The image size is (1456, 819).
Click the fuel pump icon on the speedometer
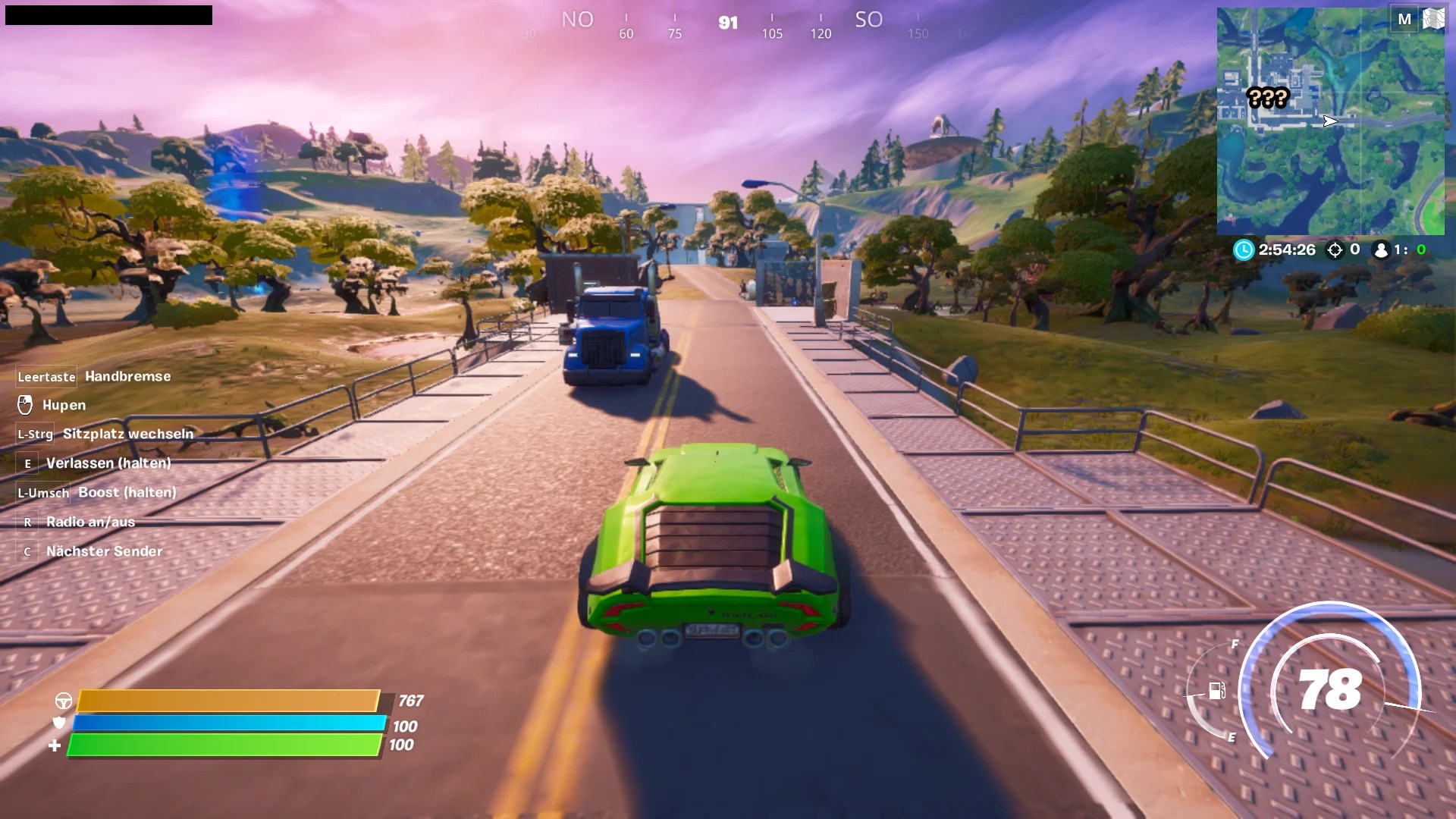click(x=1217, y=692)
